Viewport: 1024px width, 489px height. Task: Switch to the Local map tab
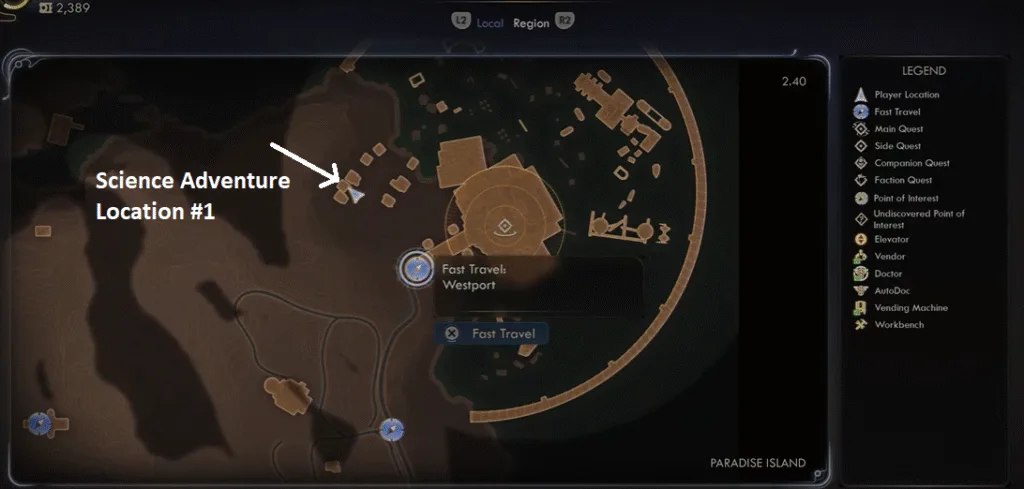tap(490, 22)
